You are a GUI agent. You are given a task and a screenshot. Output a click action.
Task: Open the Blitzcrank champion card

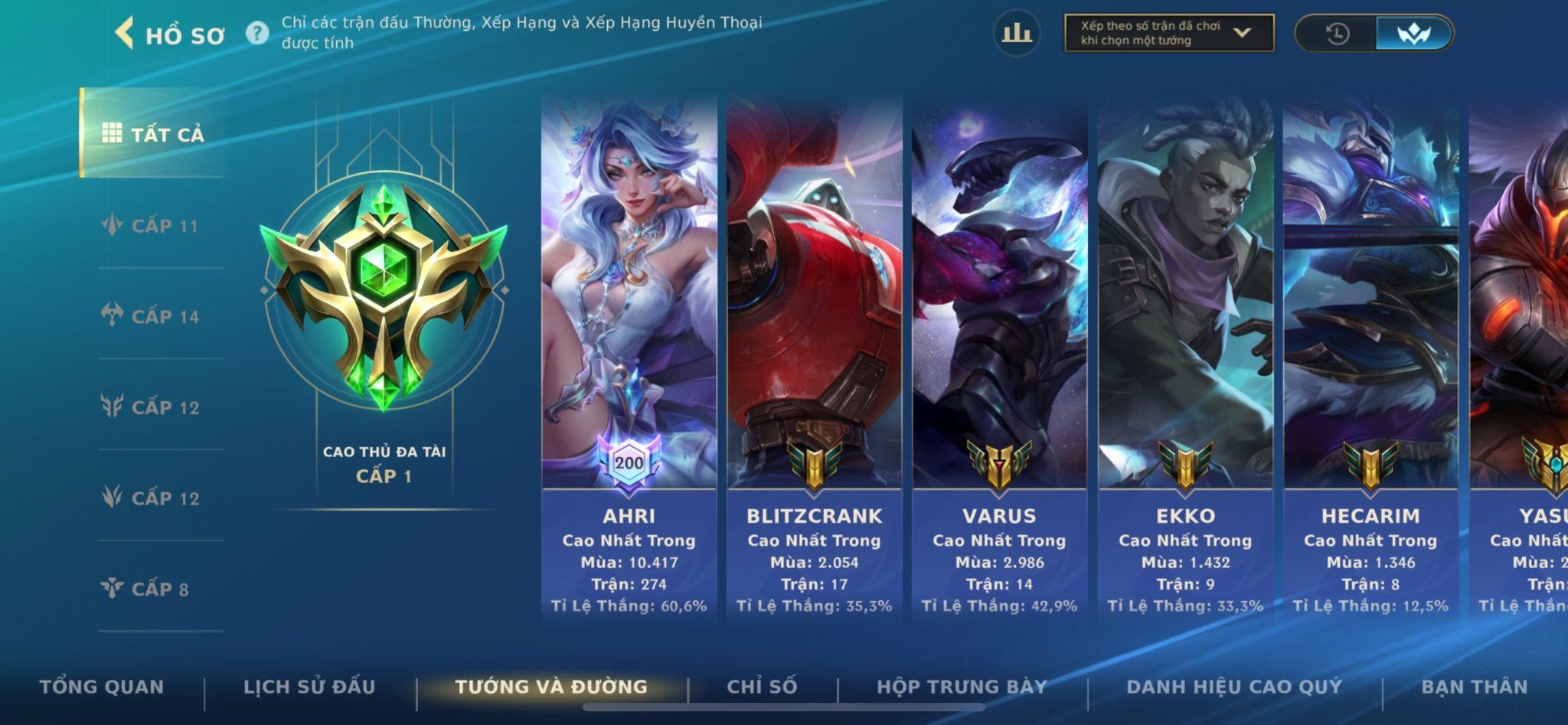tap(814, 360)
